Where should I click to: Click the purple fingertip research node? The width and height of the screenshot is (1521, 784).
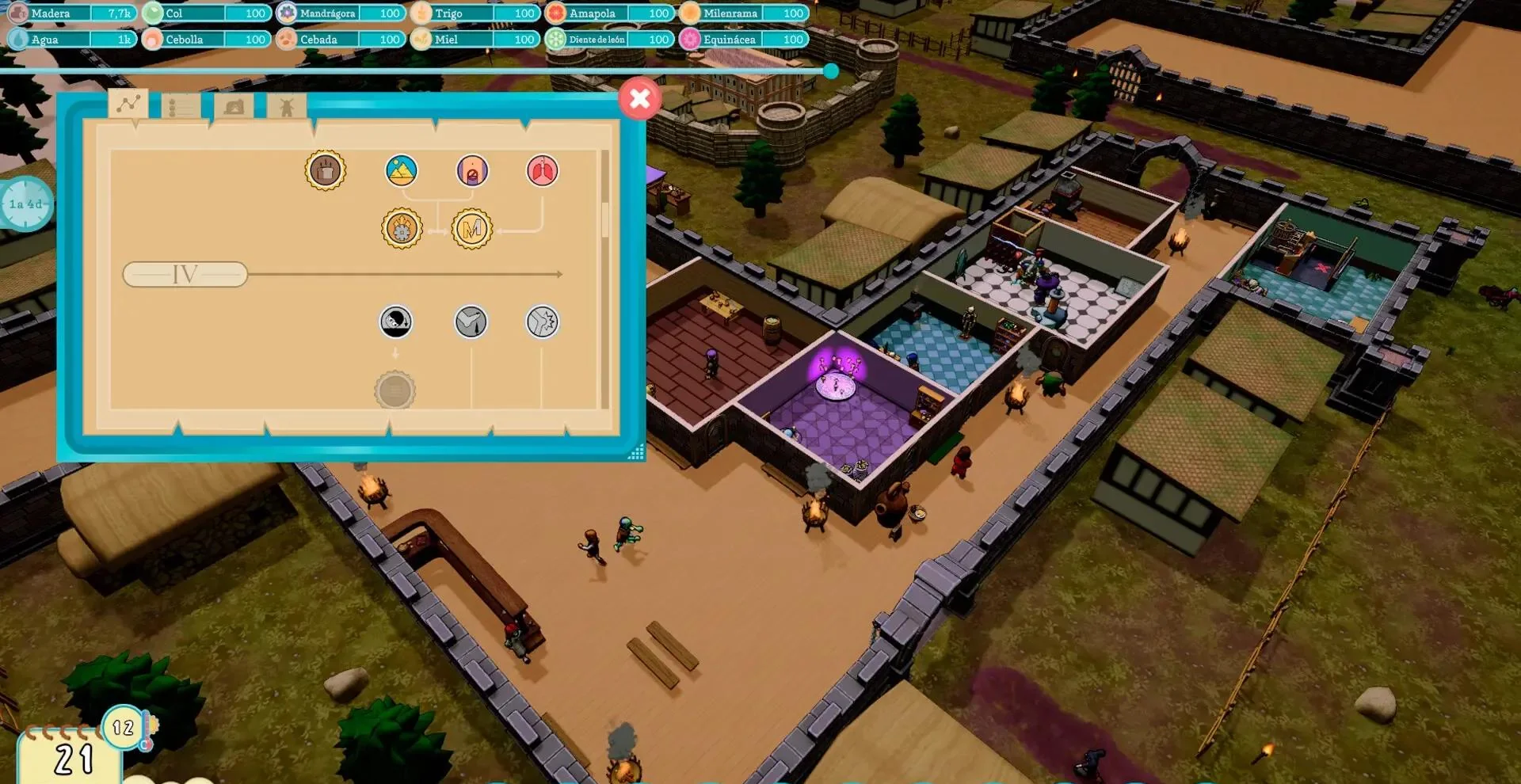point(472,170)
